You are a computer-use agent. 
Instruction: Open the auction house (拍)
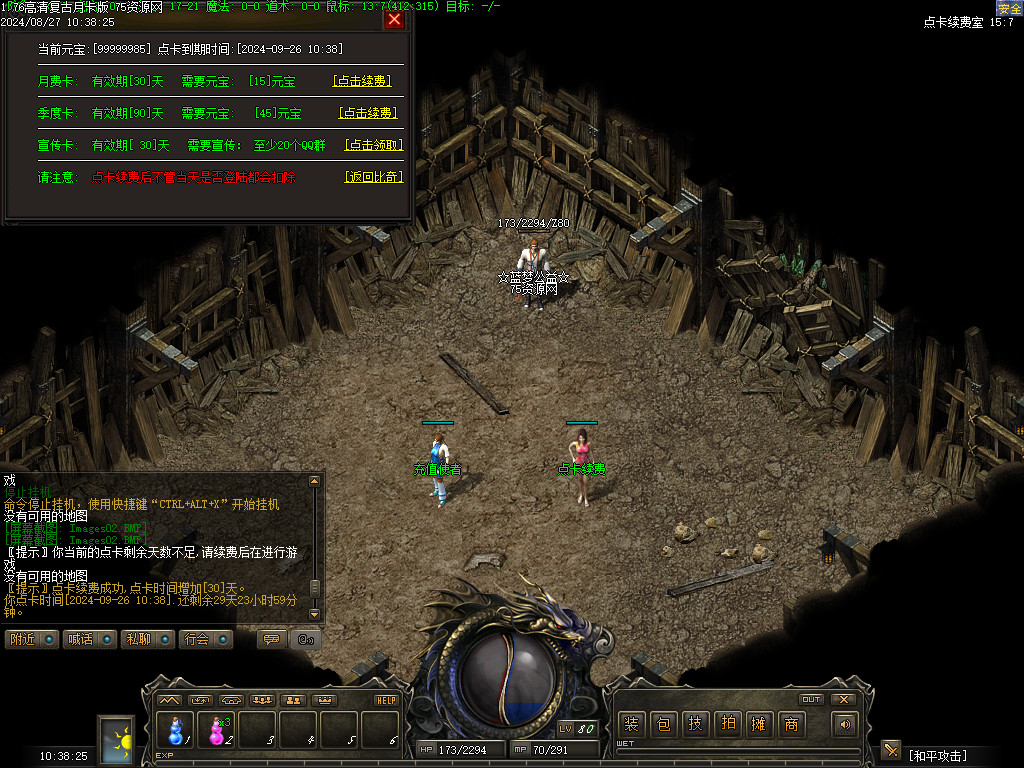[x=727, y=725]
